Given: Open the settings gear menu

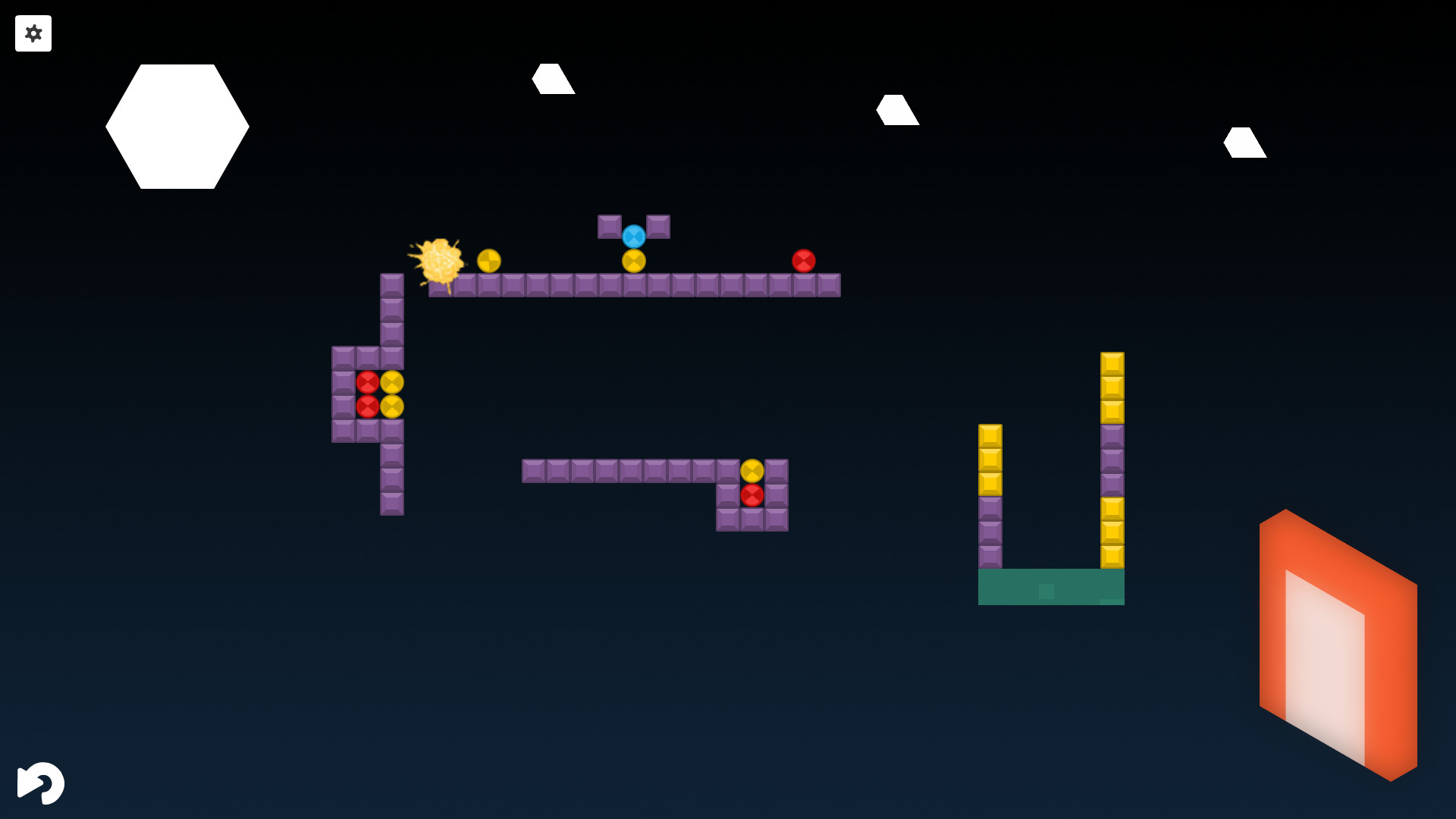Looking at the screenshot, I should coord(33,33).
